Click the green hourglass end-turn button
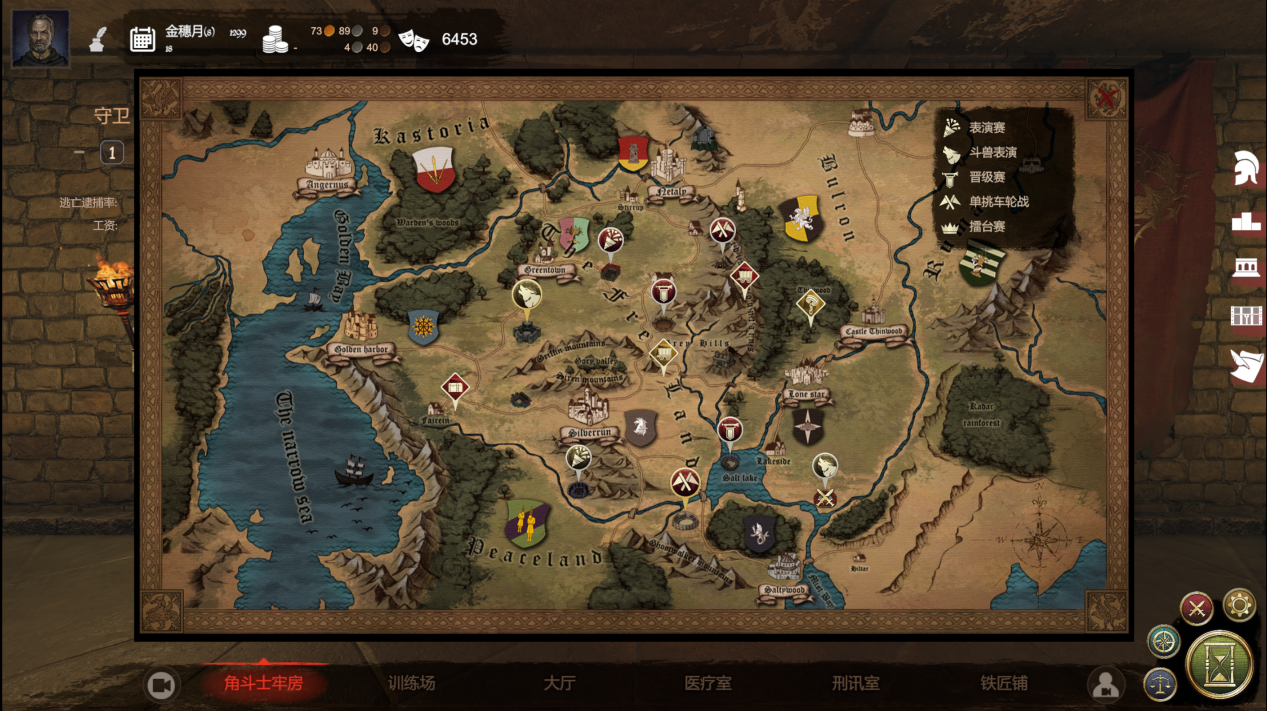Screen dimensions: 1267x711 point(1219,663)
